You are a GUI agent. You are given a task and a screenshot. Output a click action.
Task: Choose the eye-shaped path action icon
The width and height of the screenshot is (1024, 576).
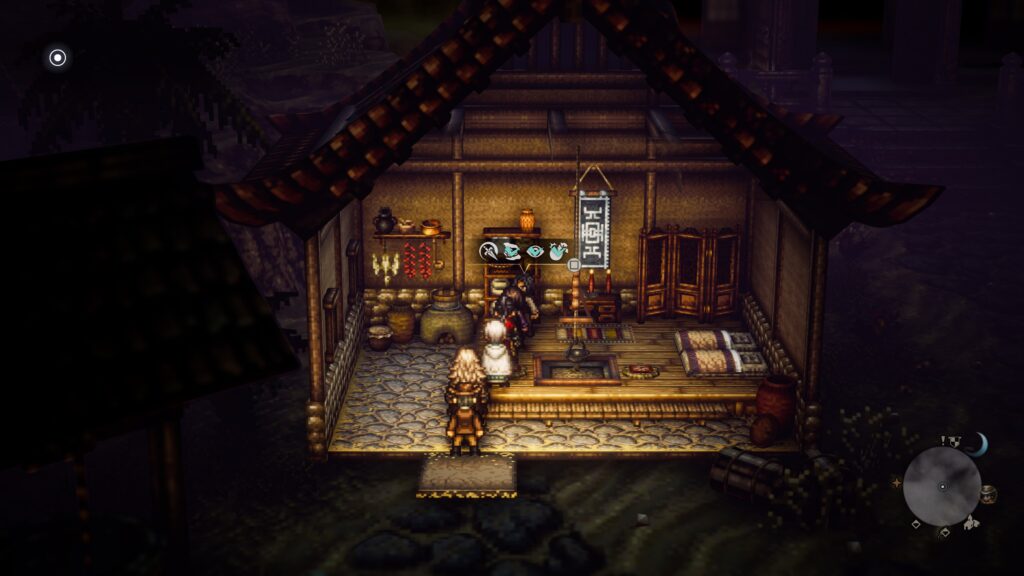pyautogui.click(x=536, y=251)
